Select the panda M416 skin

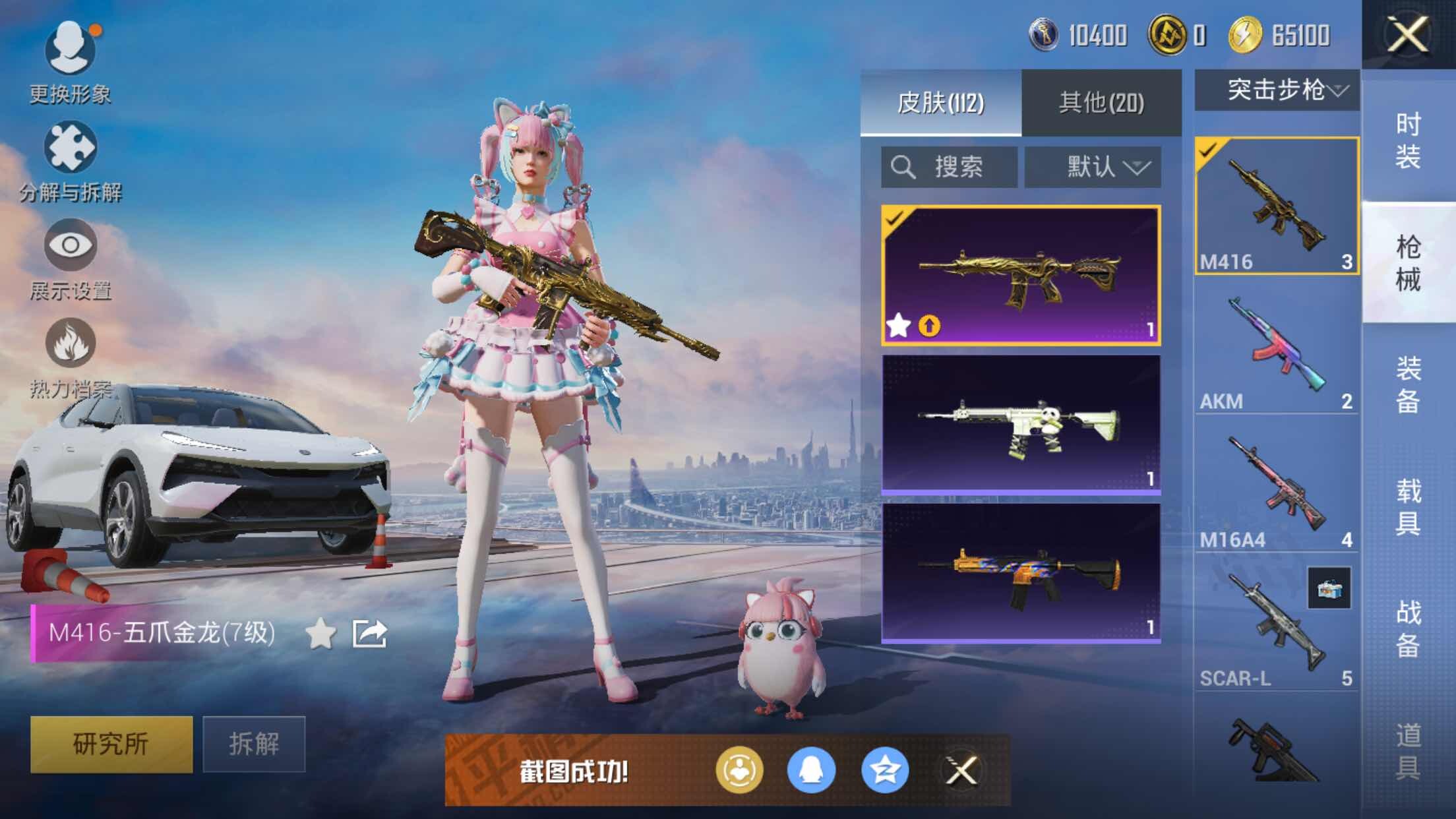click(x=1021, y=424)
